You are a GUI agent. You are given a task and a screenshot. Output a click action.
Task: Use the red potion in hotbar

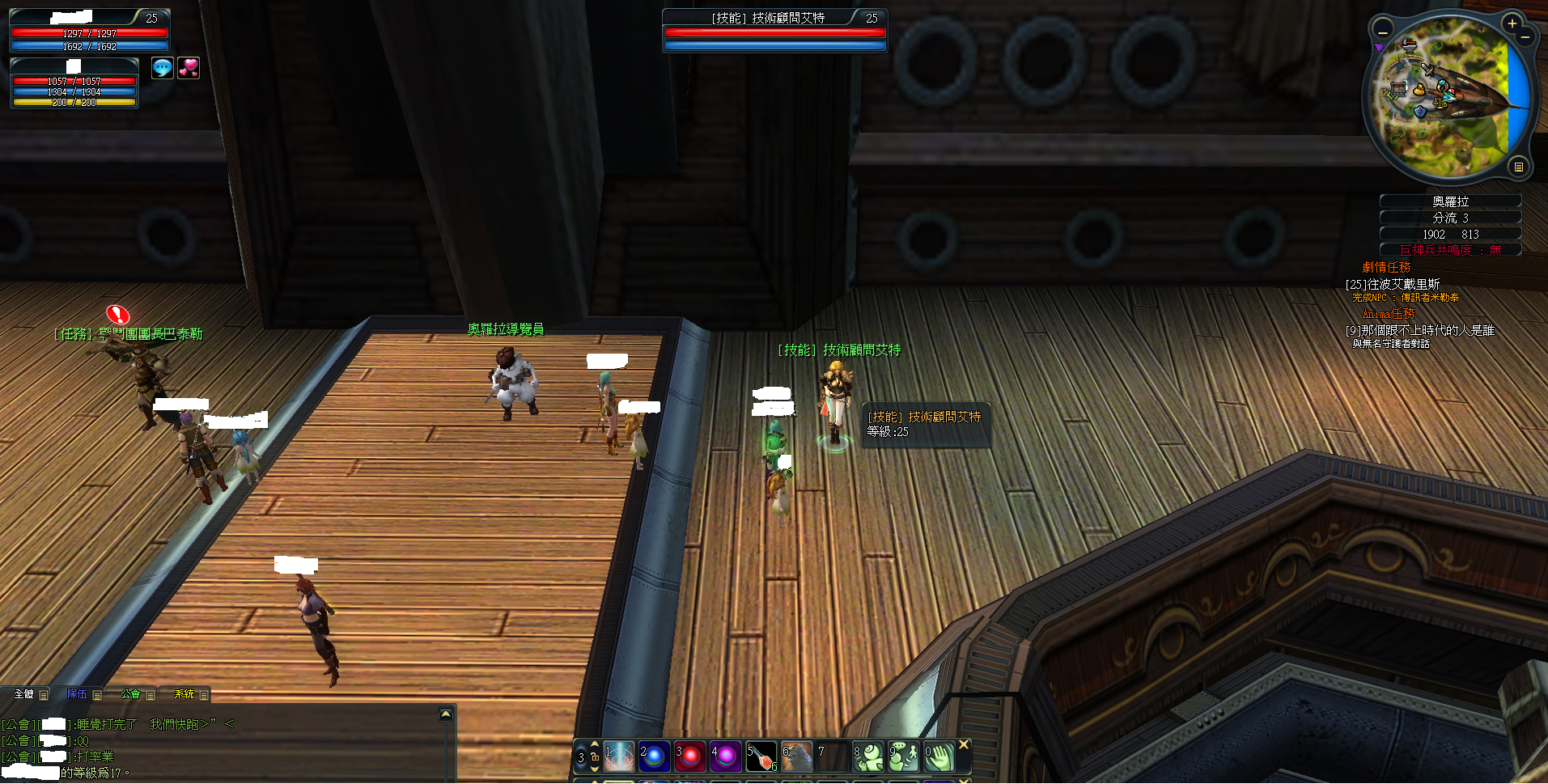click(x=761, y=756)
